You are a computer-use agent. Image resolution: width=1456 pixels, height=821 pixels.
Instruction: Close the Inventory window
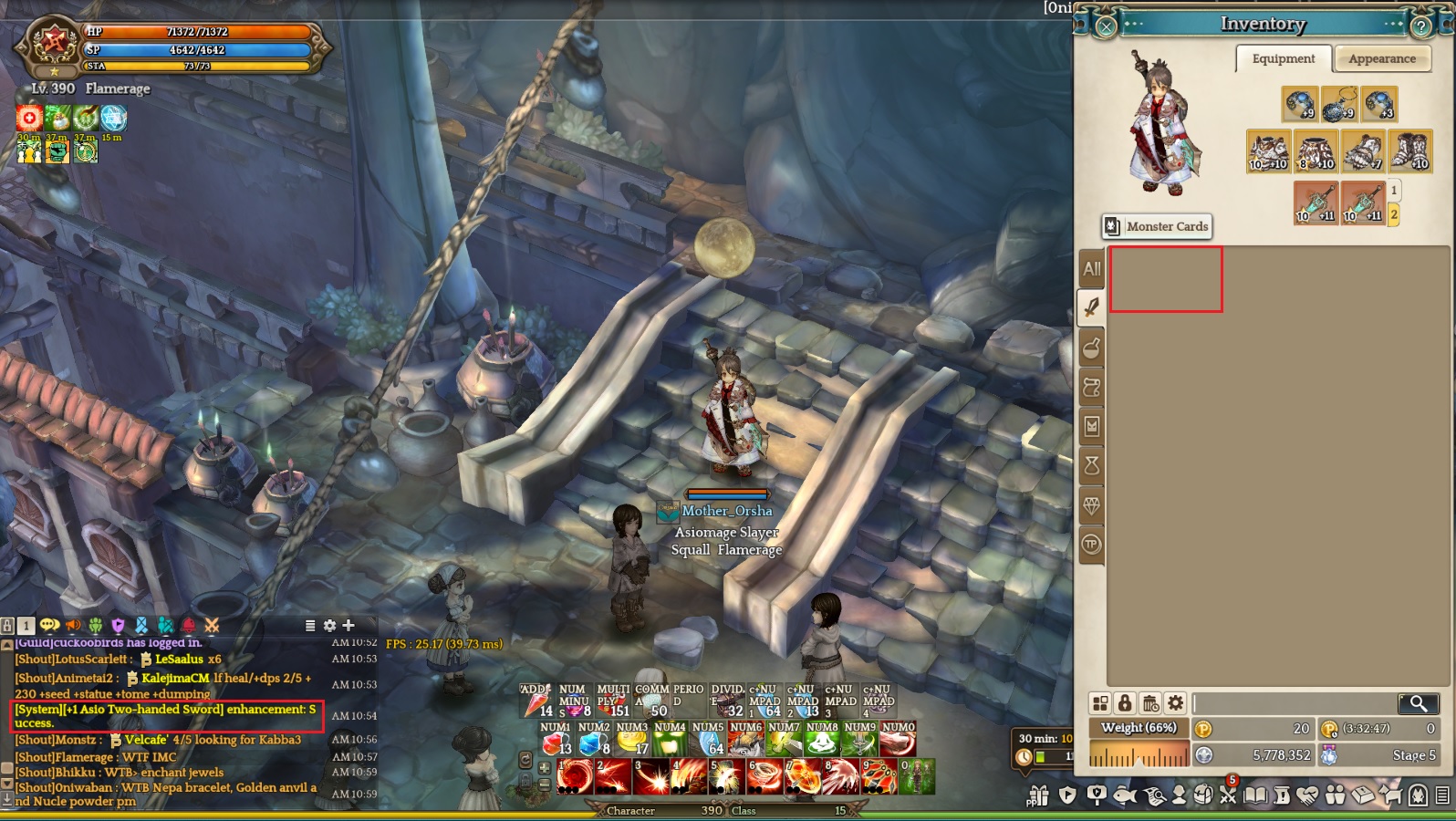point(1105,26)
